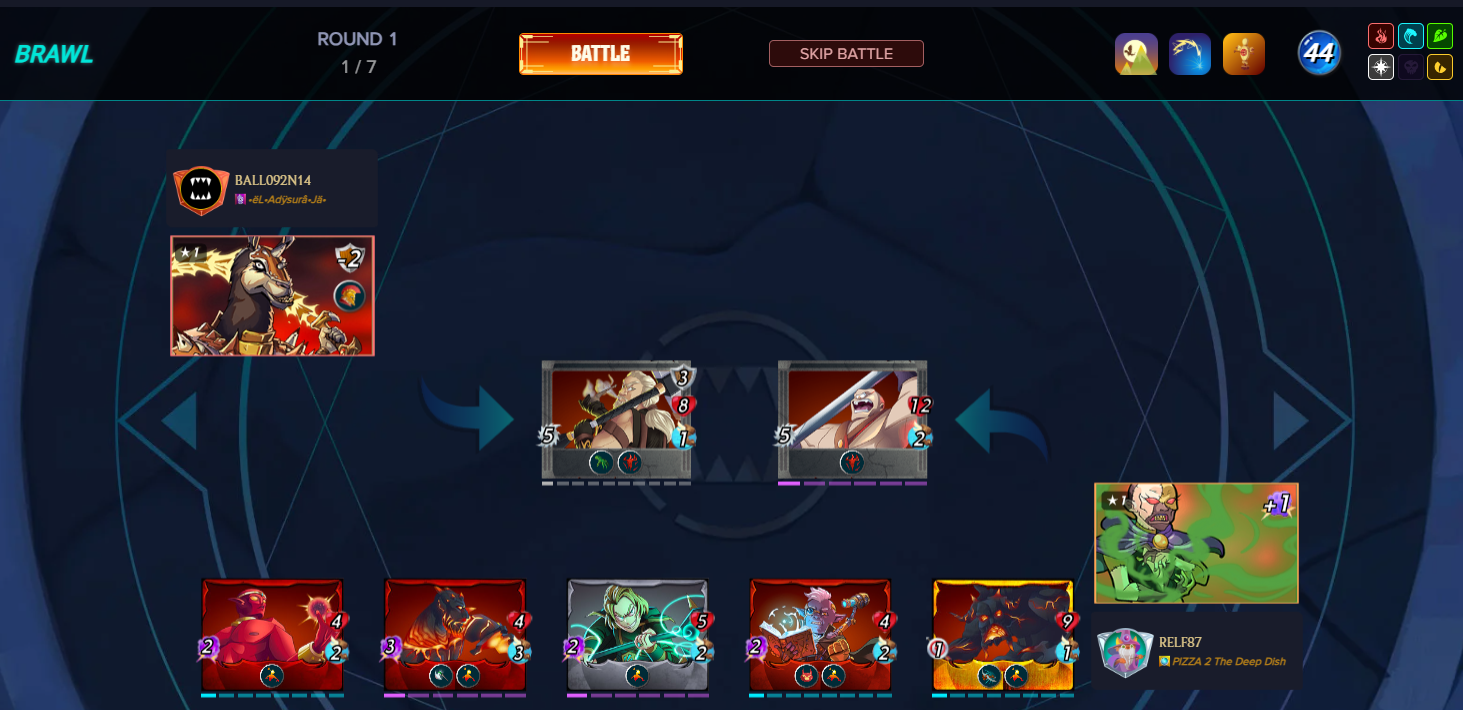The height and width of the screenshot is (710, 1463).
Task: Open BALL092N14's player avatar badge
Action: click(201, 190)
